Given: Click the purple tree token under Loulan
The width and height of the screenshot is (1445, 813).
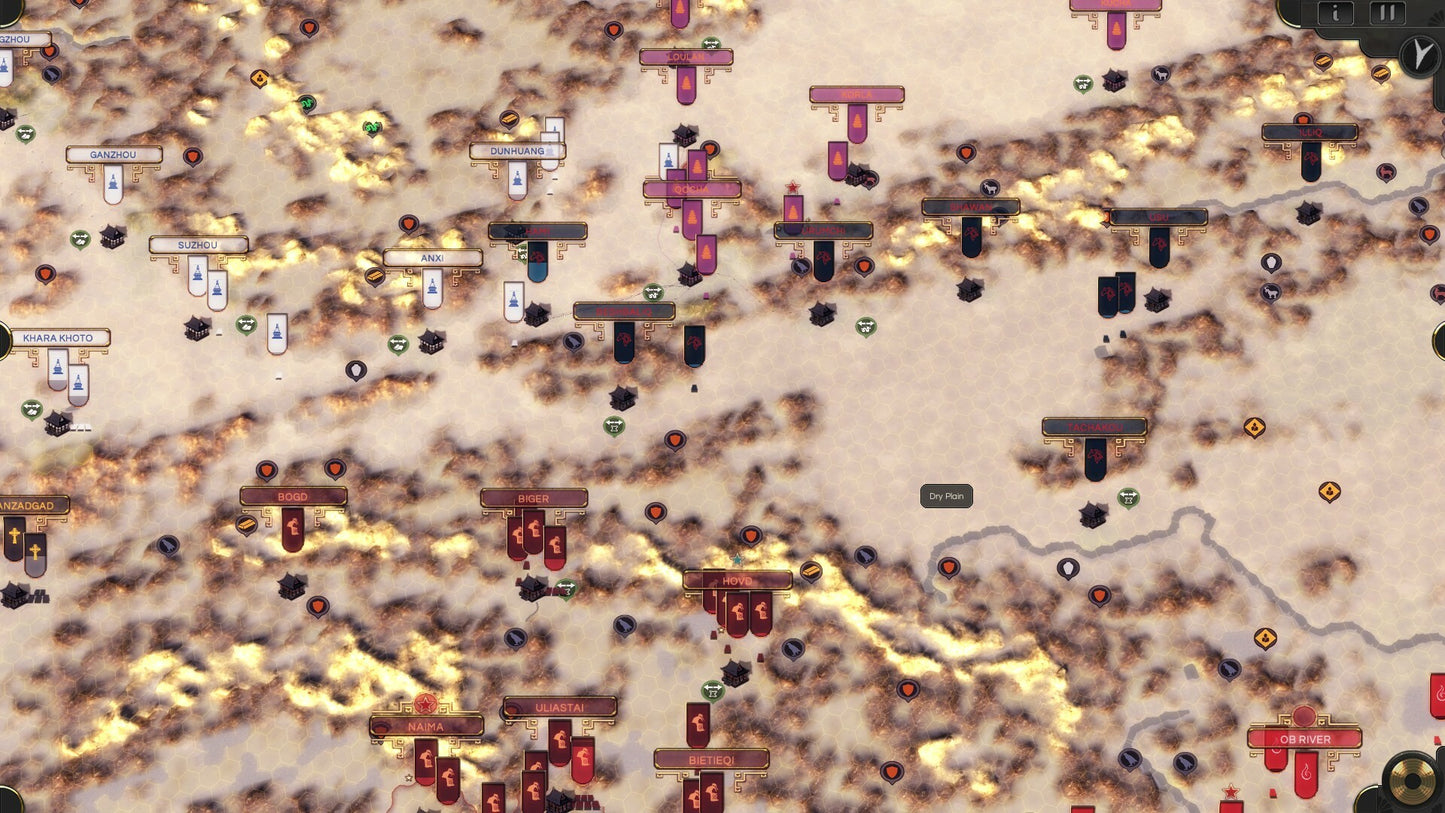Looking at the screenshot, I should click(x=687, y=83).
